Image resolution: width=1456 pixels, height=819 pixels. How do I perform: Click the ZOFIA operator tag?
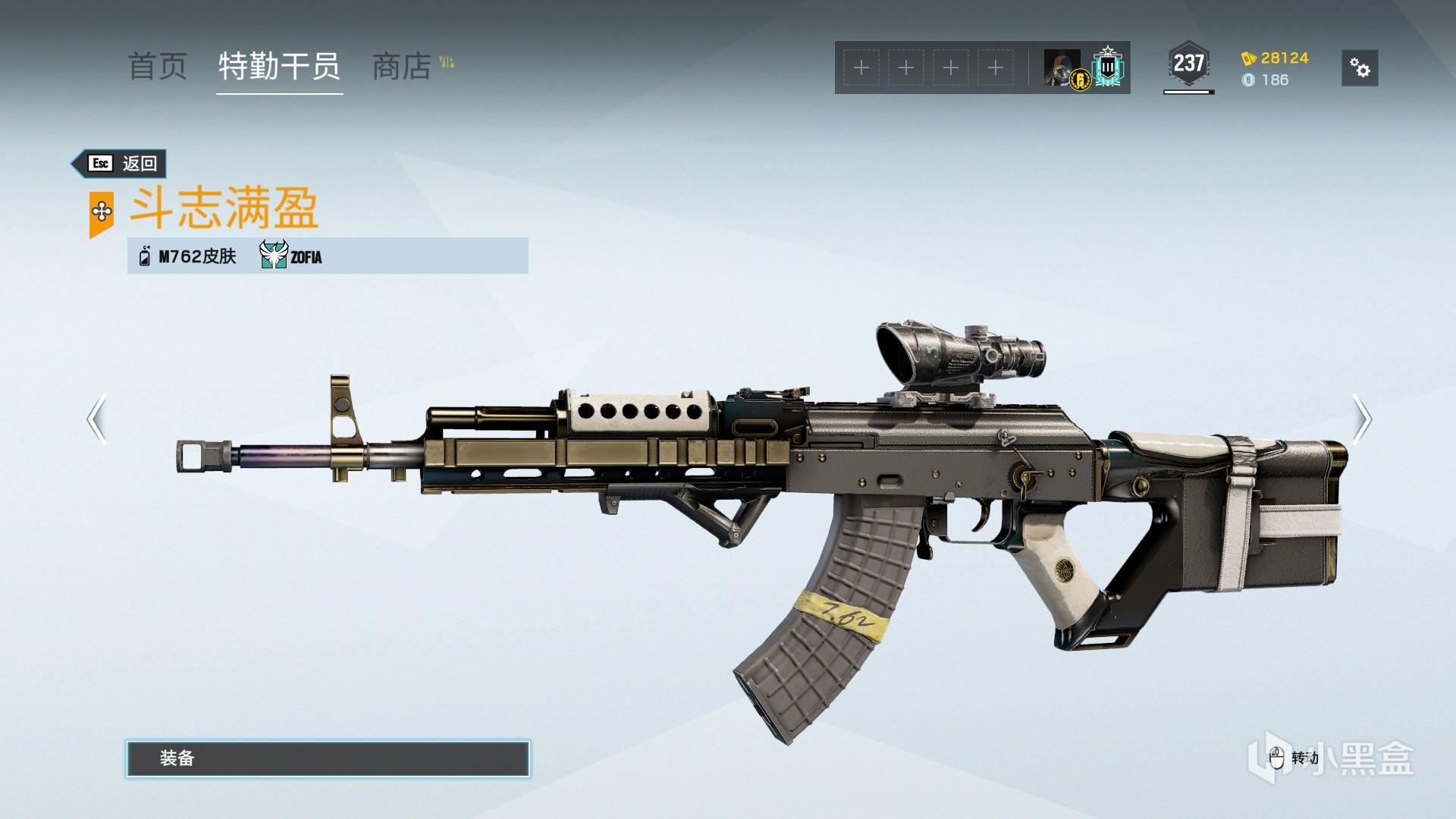tap(291, 256)
